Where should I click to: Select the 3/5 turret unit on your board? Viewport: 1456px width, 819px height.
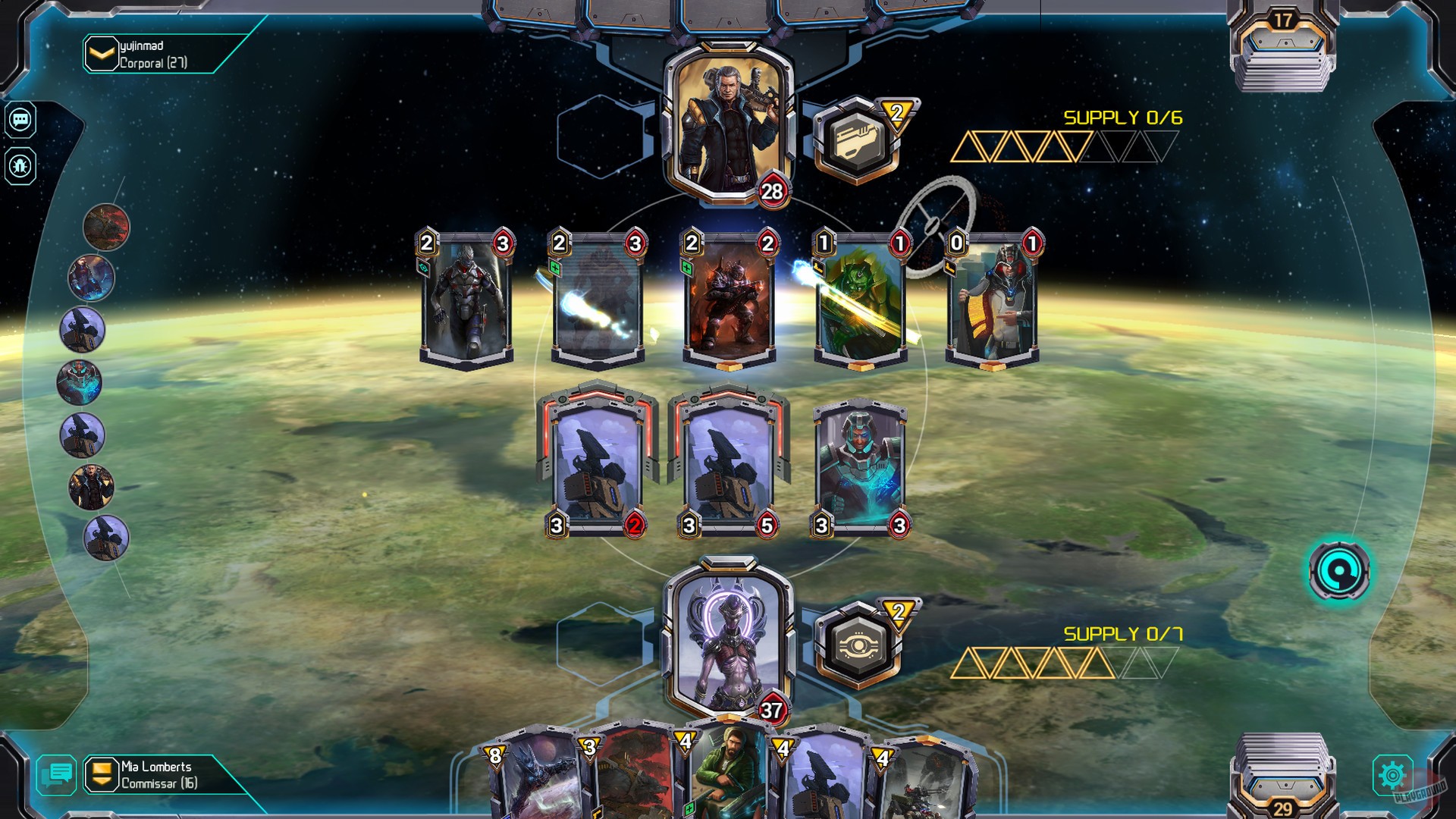point(728,459)
